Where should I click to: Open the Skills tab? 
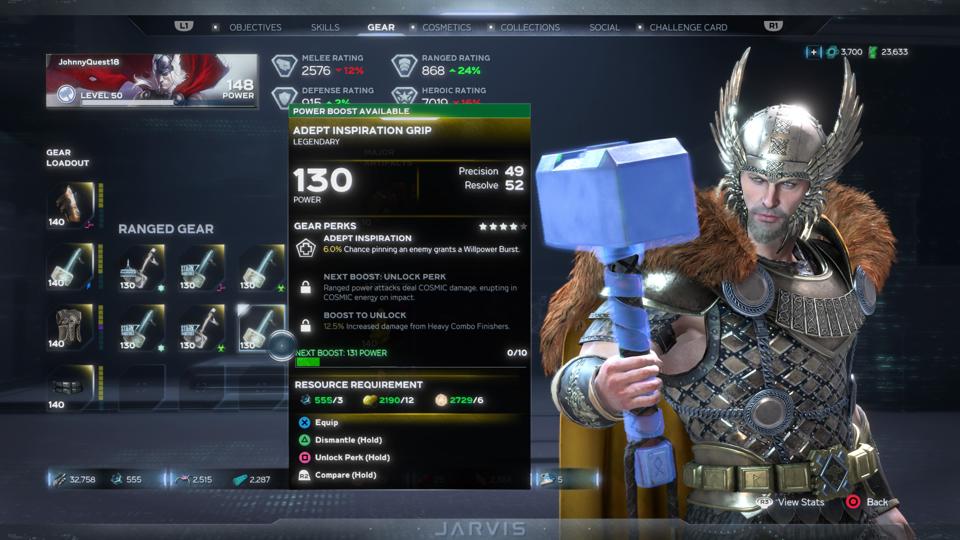[x=325, y=27]
